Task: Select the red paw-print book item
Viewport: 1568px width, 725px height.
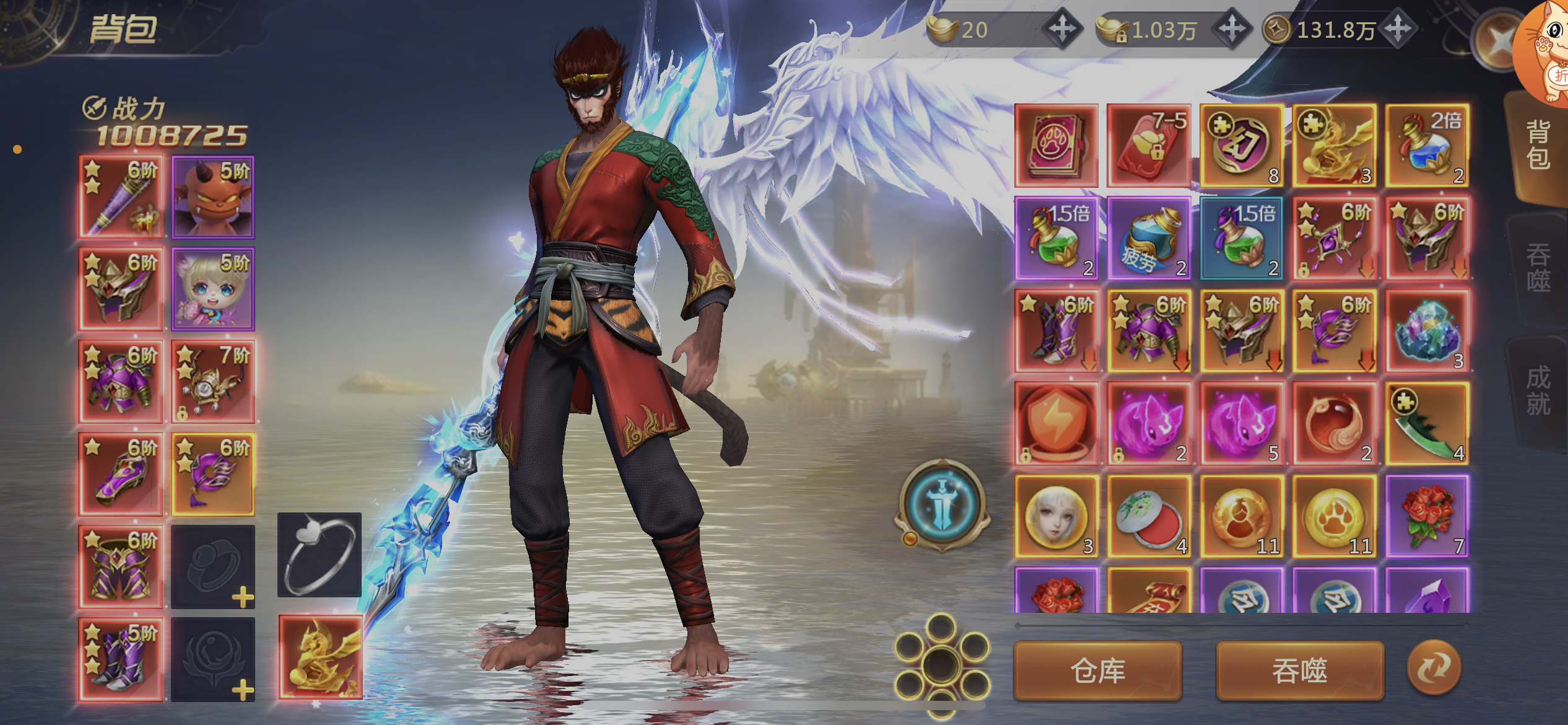Action: pyautogui.click(x=1056, y=146)
